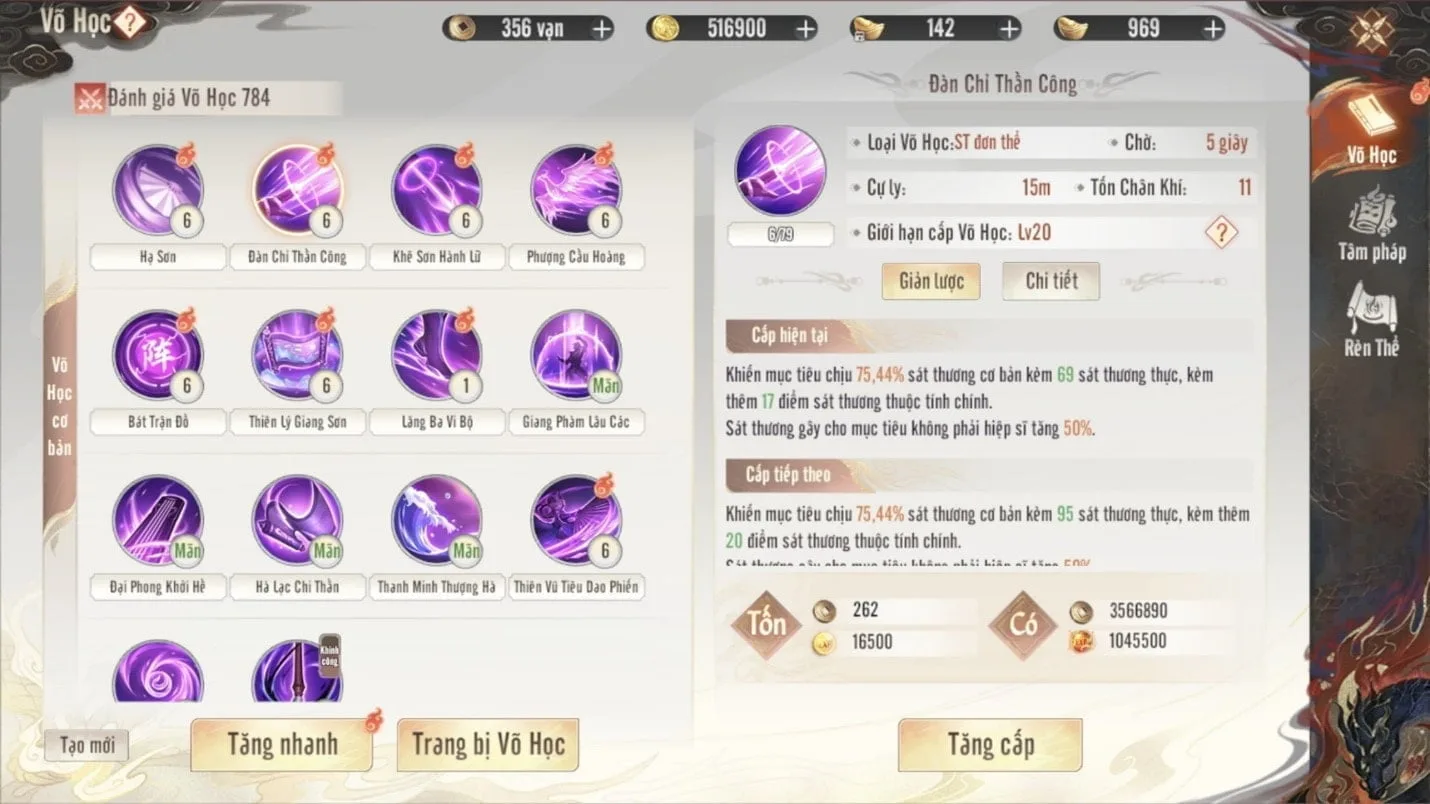This screenshot has width=1430, height=804.
Task: Select the Hạ Sơn skill icon
Action: pyautogui.click(x=157, y=191)
